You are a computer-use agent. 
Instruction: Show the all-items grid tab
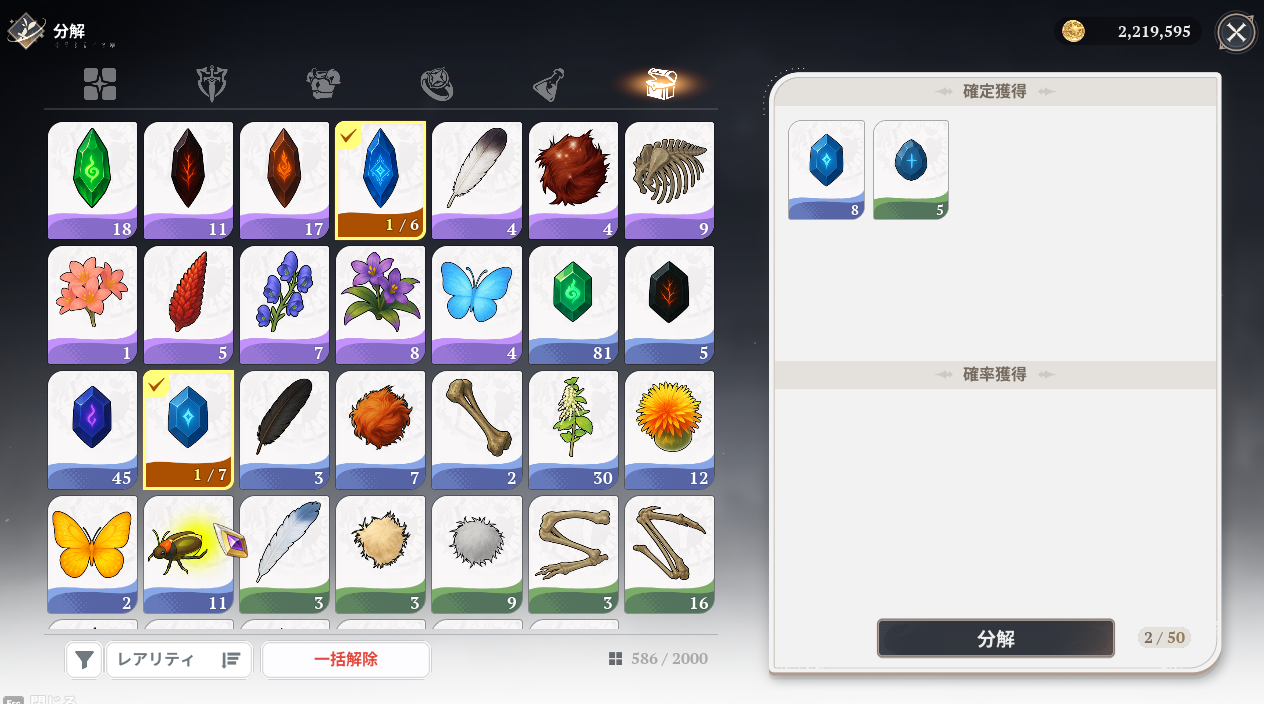click(100, 85)
